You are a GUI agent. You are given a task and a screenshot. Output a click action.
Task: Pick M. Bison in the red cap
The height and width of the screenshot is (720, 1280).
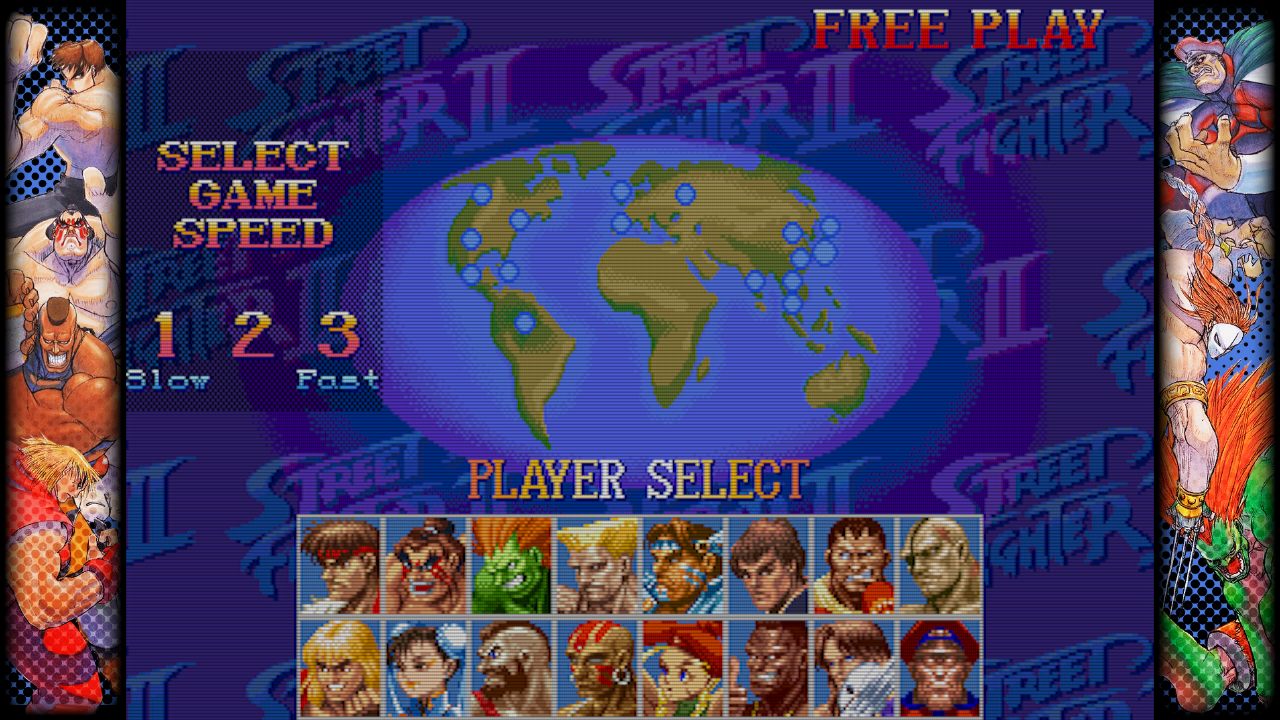(x=939, y=667)
